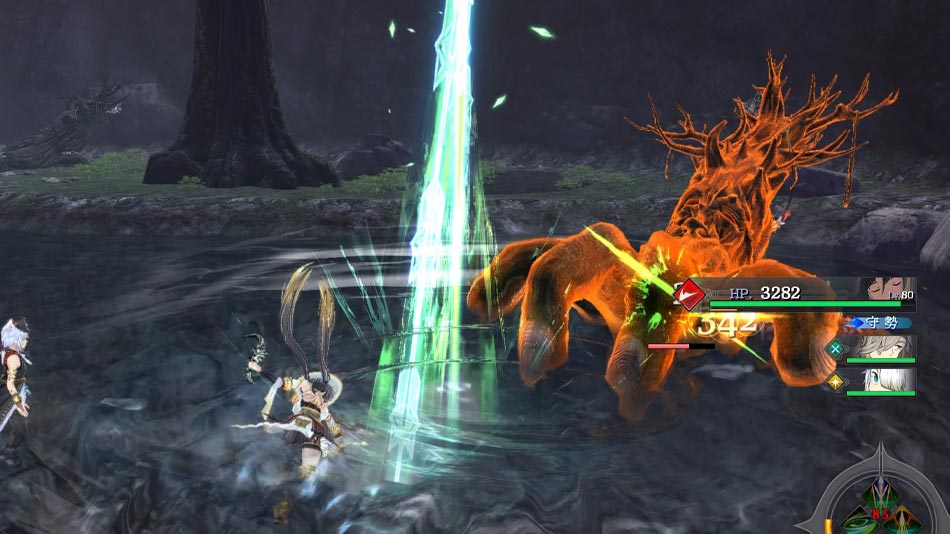The image size is (950, 534).
Task: Use the green swirl skill icon
Action: point(859,521)
